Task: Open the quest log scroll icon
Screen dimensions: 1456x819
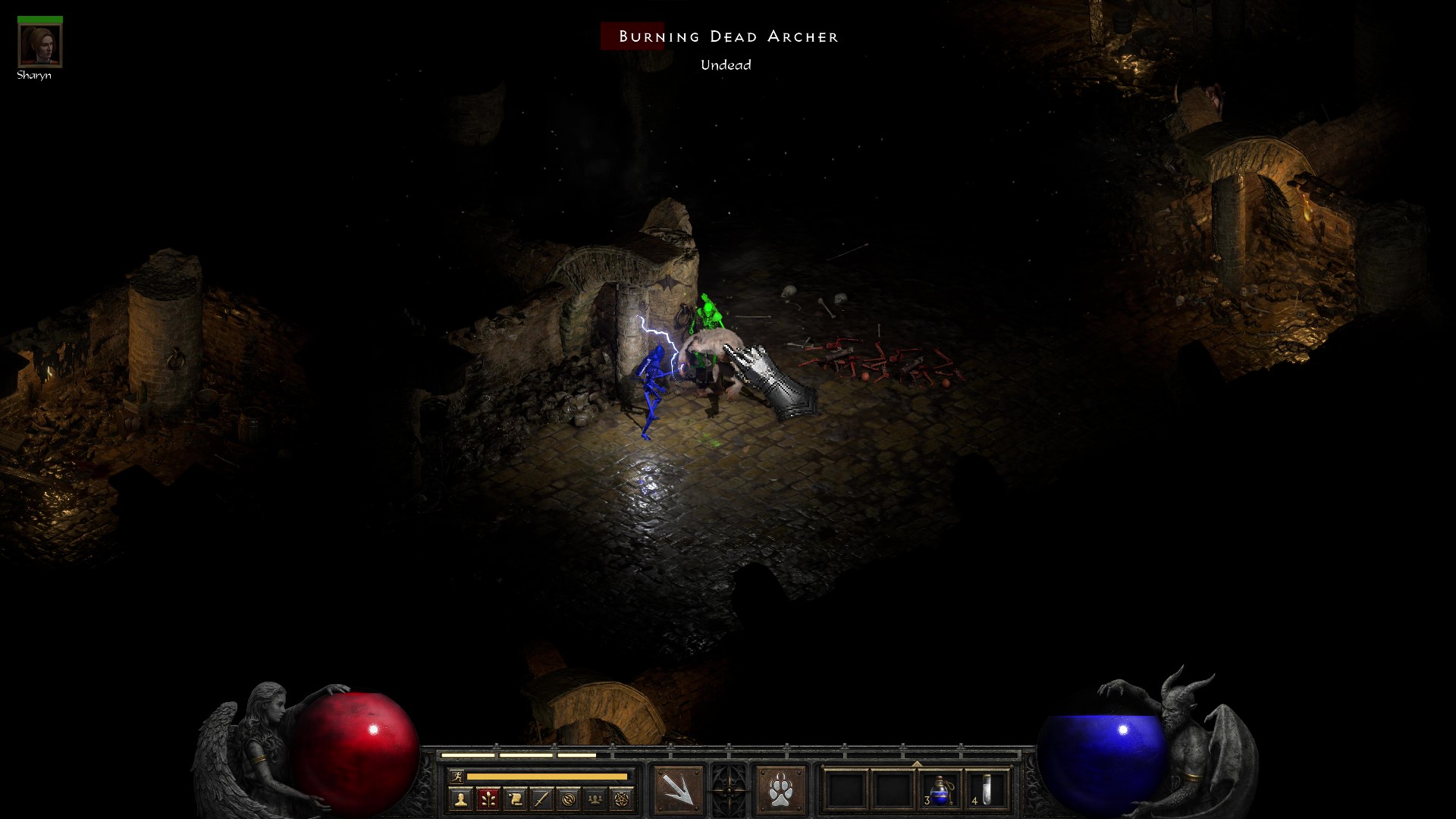Action: [x=515, y=799]
